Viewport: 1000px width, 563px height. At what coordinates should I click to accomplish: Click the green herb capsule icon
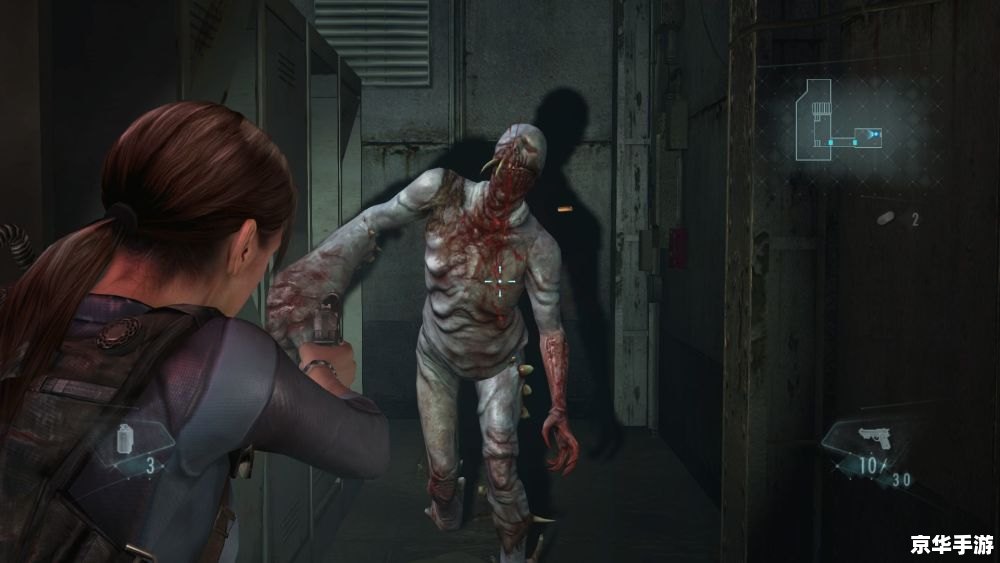click(x=884, y=217)
